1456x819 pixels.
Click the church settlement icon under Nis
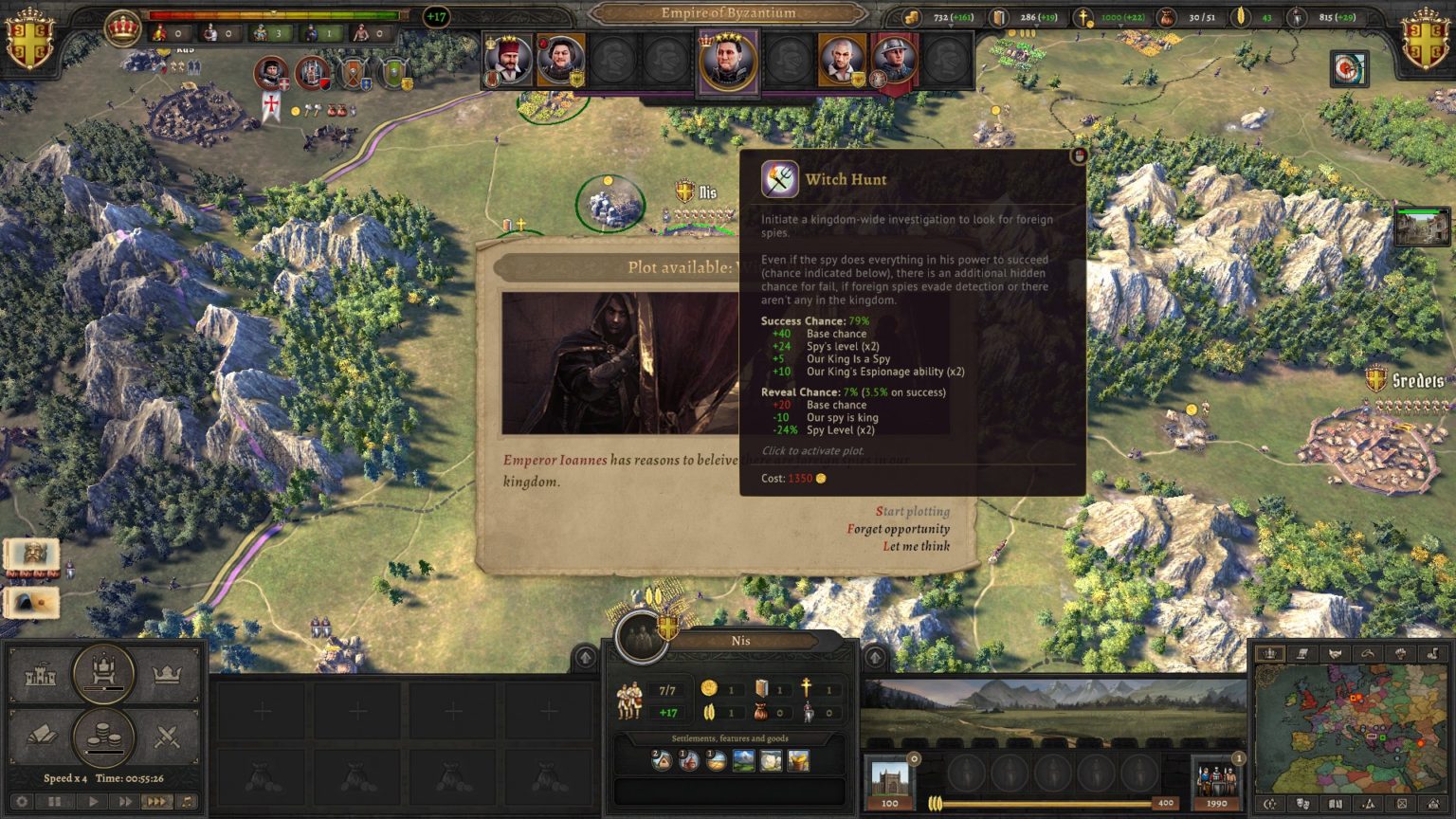[x=693, y=759]
